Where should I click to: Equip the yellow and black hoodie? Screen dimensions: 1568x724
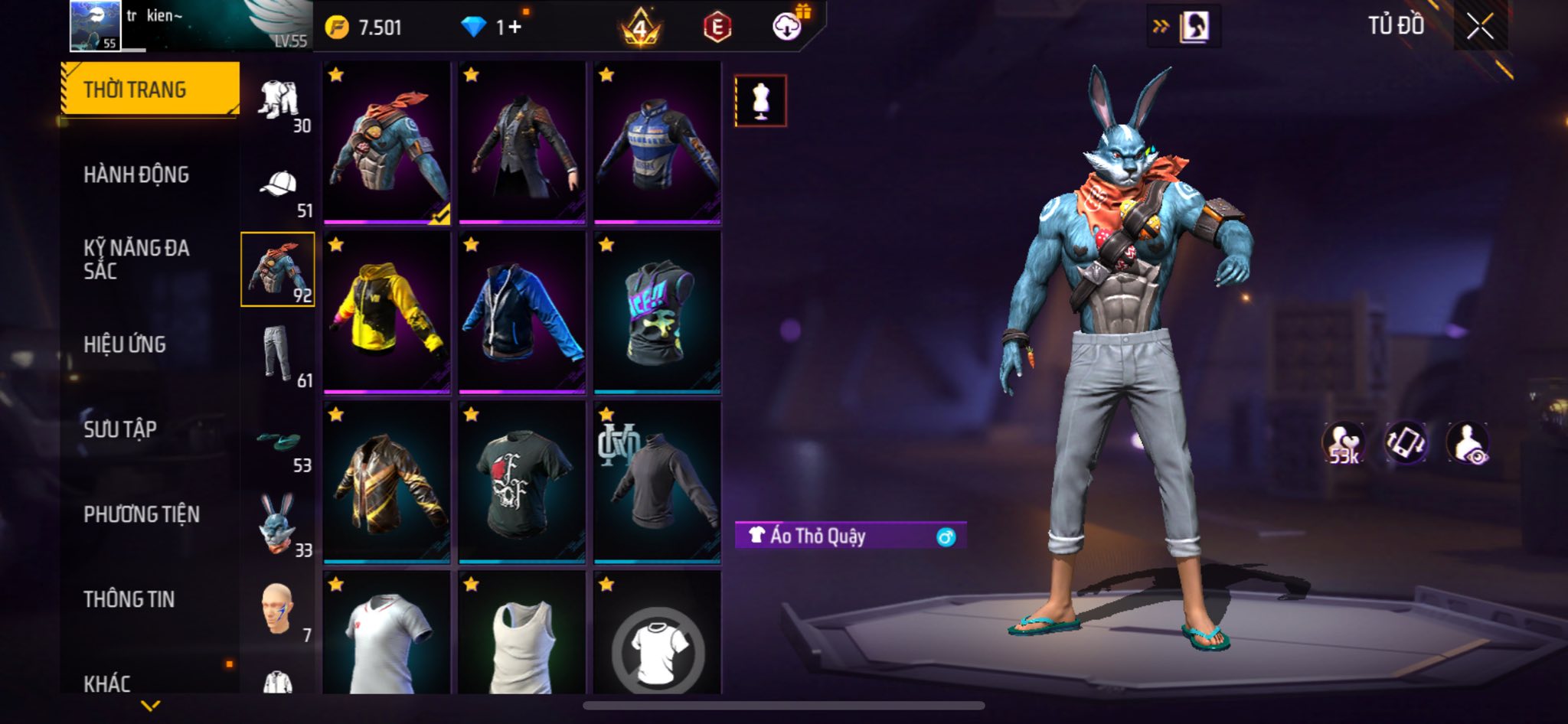pos(387,312)
